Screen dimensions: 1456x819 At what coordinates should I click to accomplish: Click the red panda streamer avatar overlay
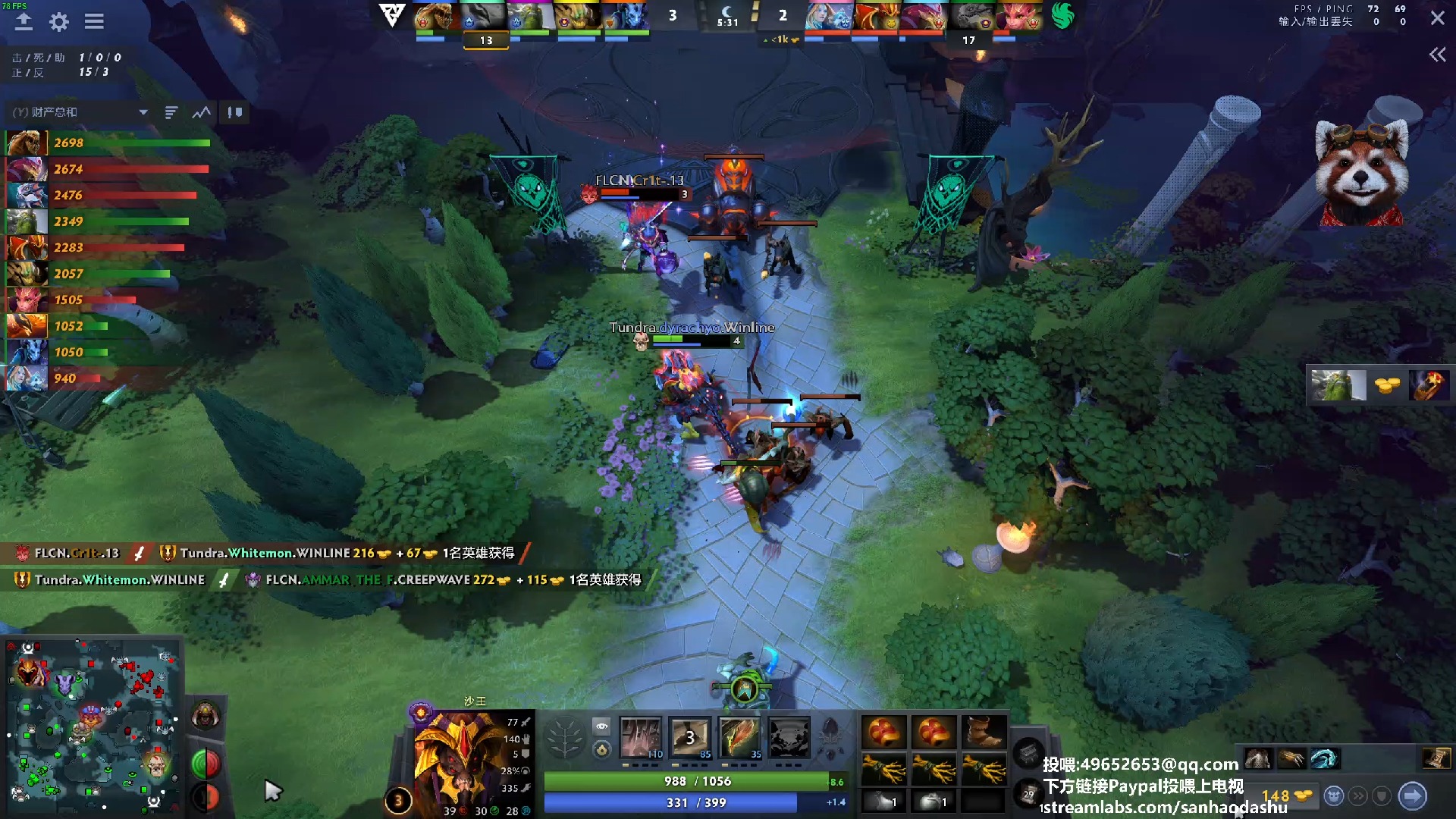click(1361, 171)
